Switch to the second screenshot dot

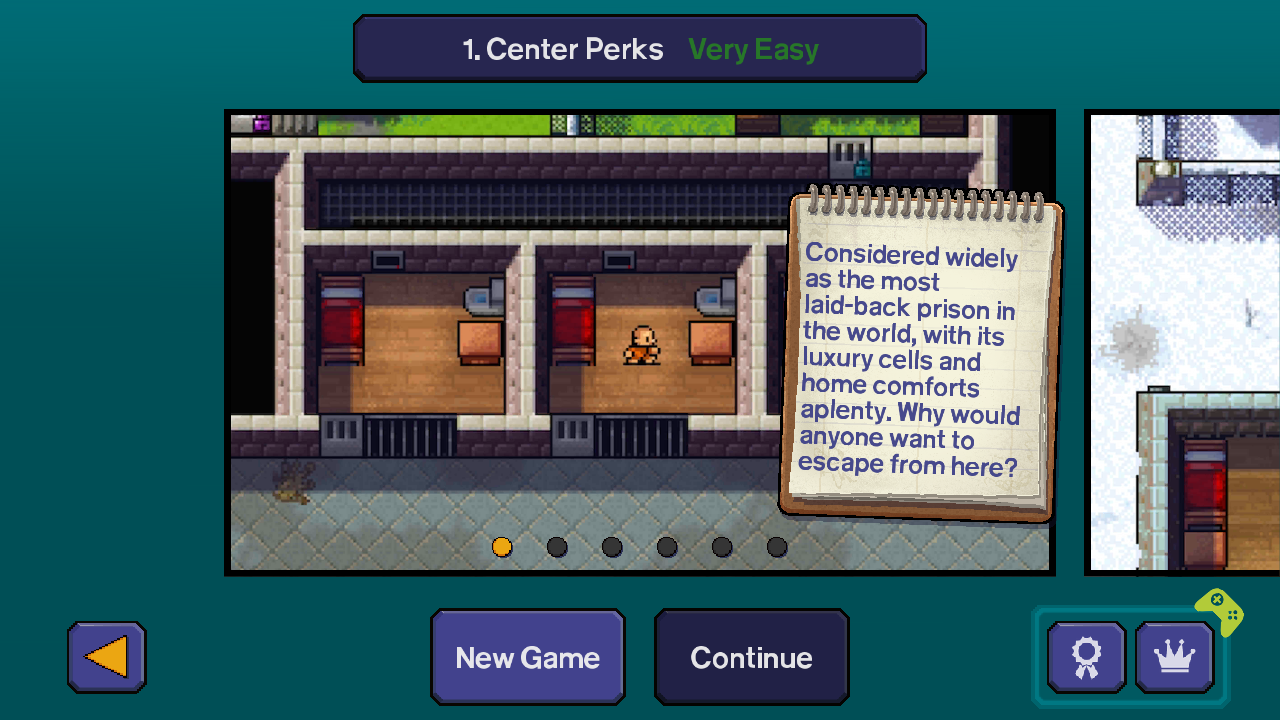pyautogui.click(x=557, y=547)
